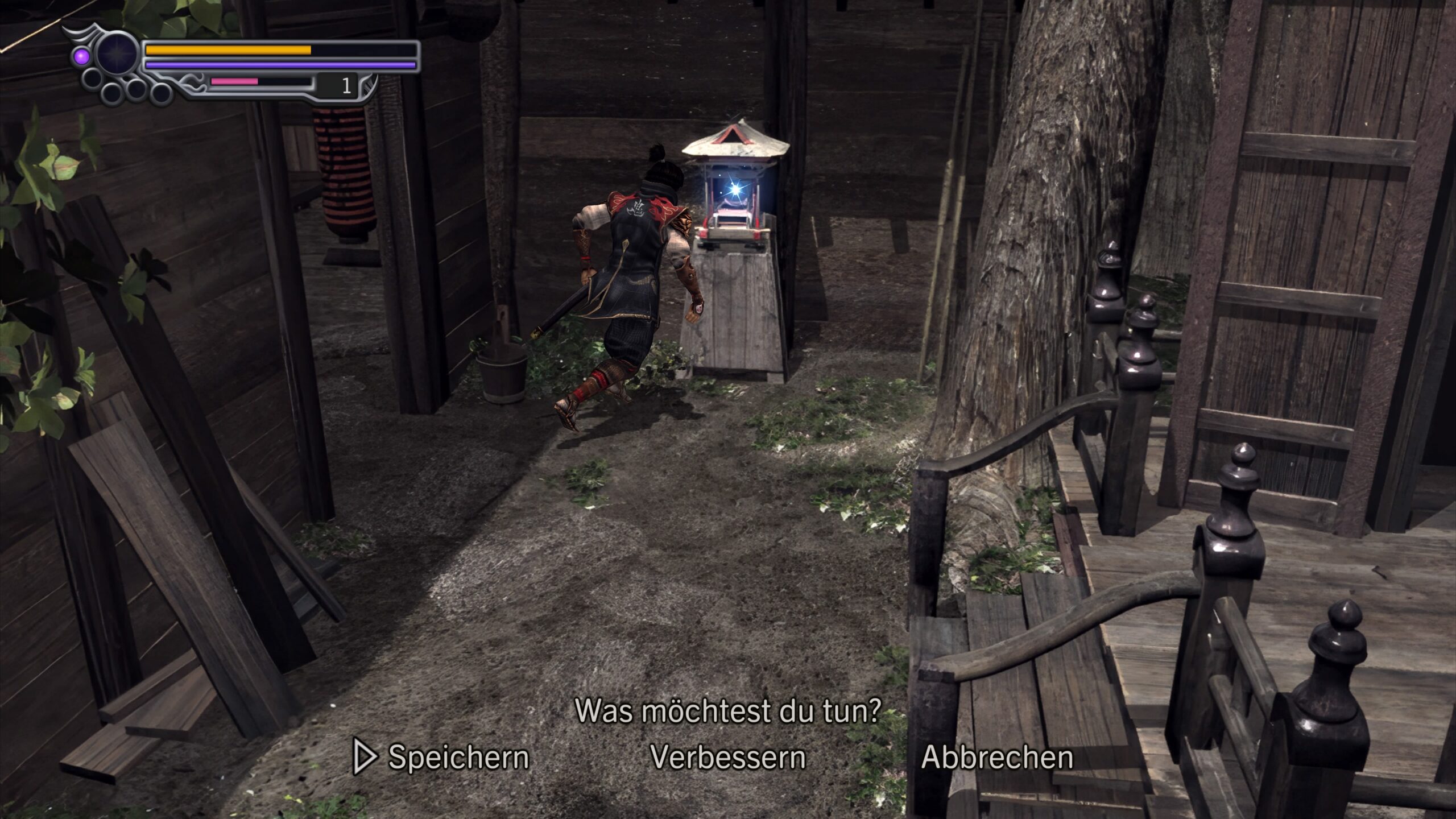The height and width of the screenshot is (819, 1456).
Task: Choose the Speichern option
Action: 458,757
